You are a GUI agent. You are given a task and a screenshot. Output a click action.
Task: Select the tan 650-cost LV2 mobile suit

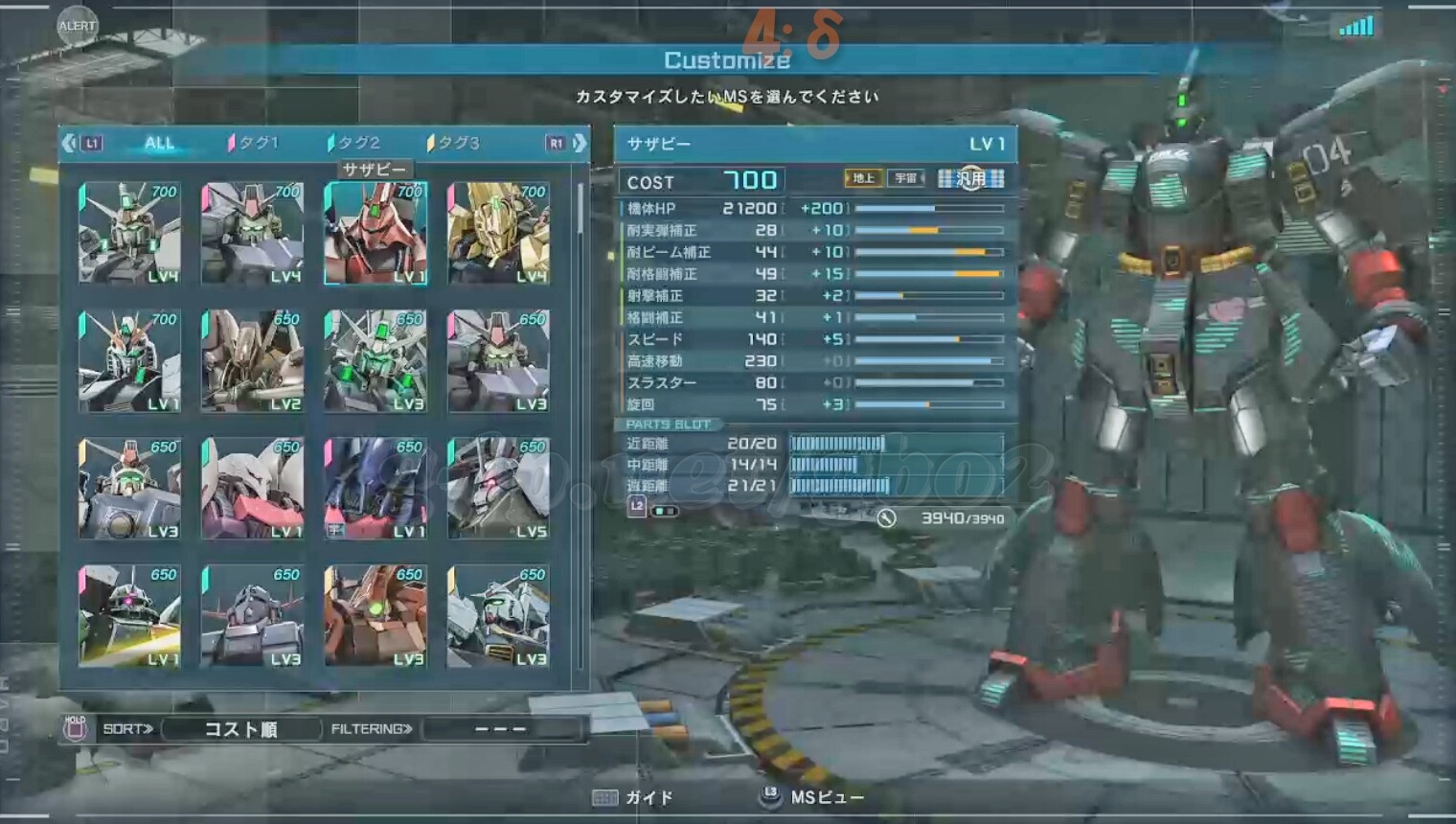[x=253, y=360]
